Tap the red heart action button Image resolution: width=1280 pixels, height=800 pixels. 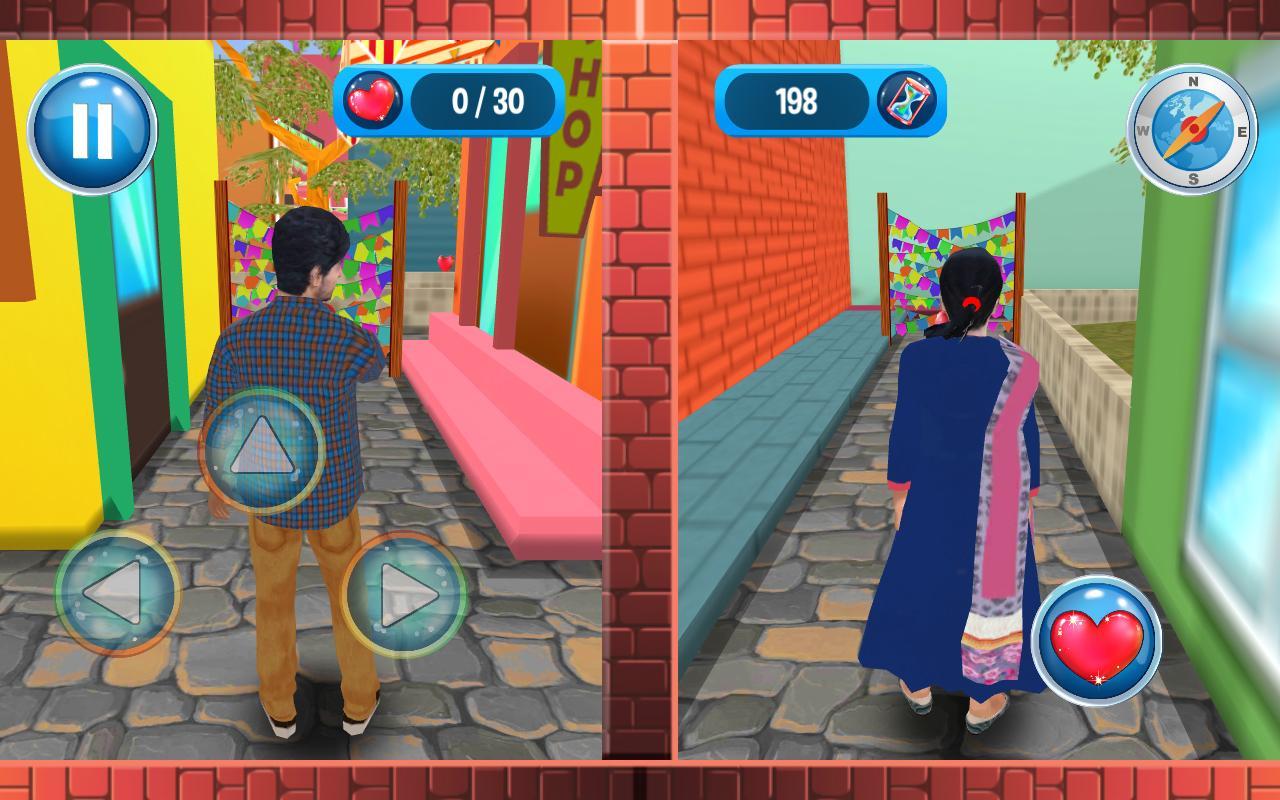1098,640
